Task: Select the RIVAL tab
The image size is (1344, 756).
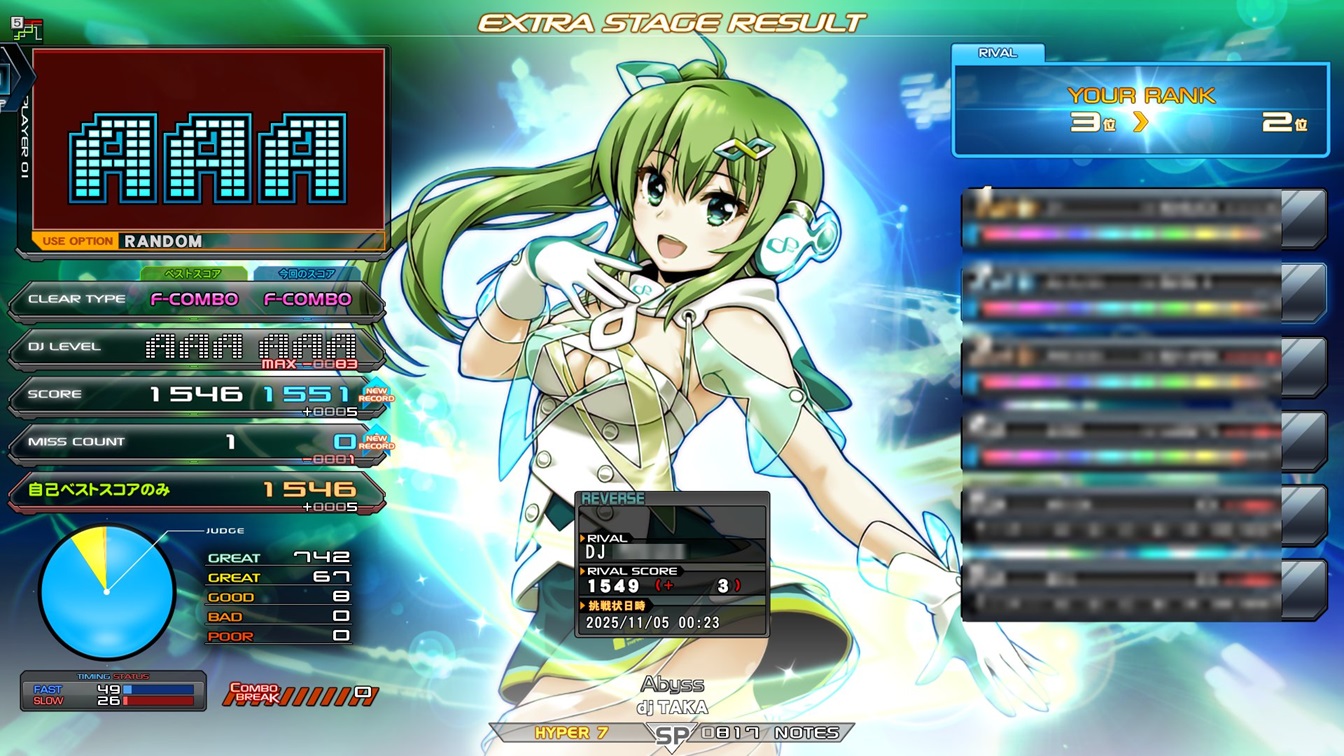Action: (996, 53)
